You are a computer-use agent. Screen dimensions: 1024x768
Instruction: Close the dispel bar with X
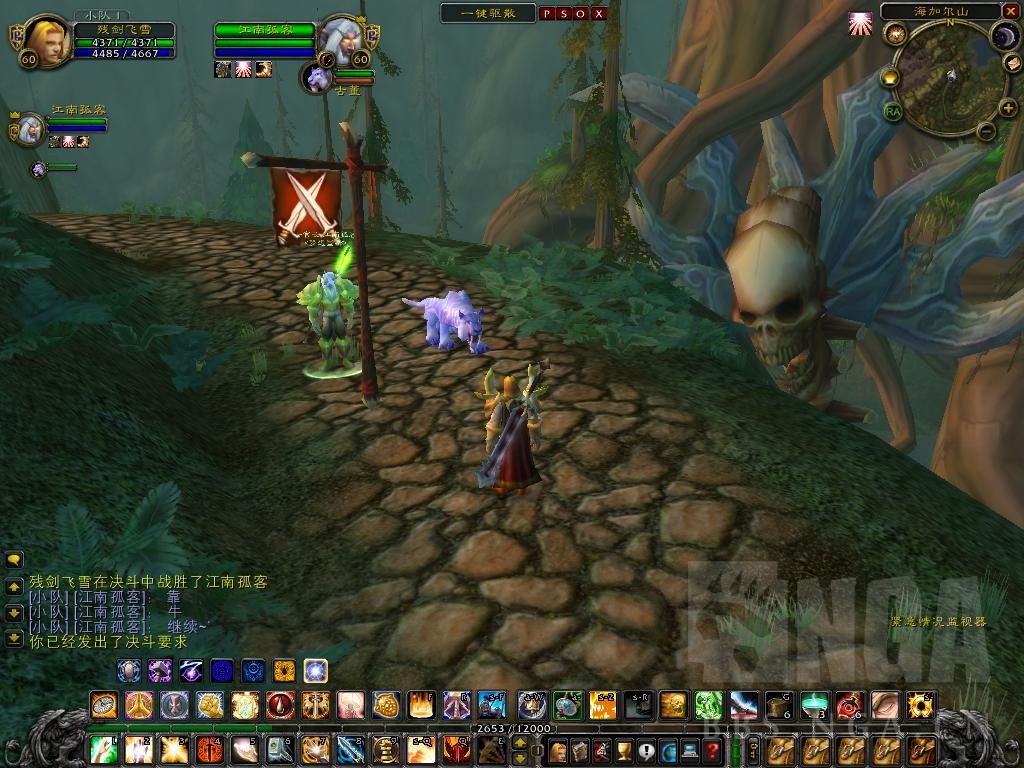pyautogui.click(x=598, y=14)
